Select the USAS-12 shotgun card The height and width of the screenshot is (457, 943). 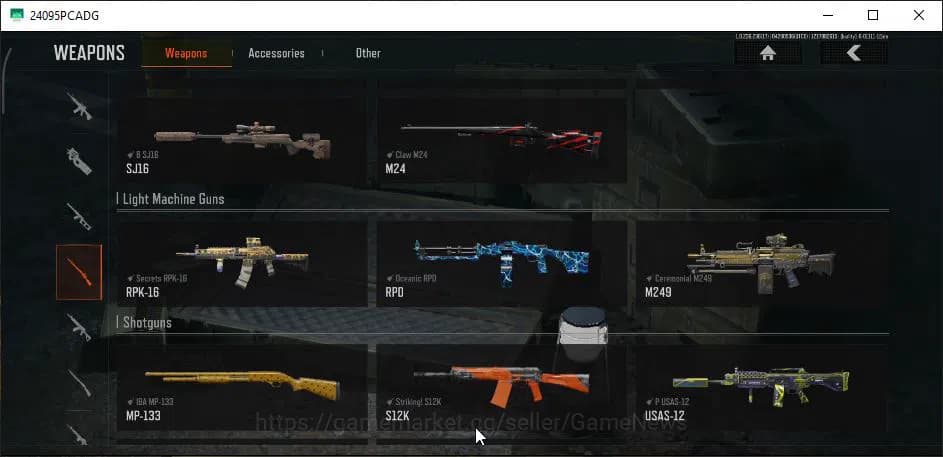tap(760, 387)
